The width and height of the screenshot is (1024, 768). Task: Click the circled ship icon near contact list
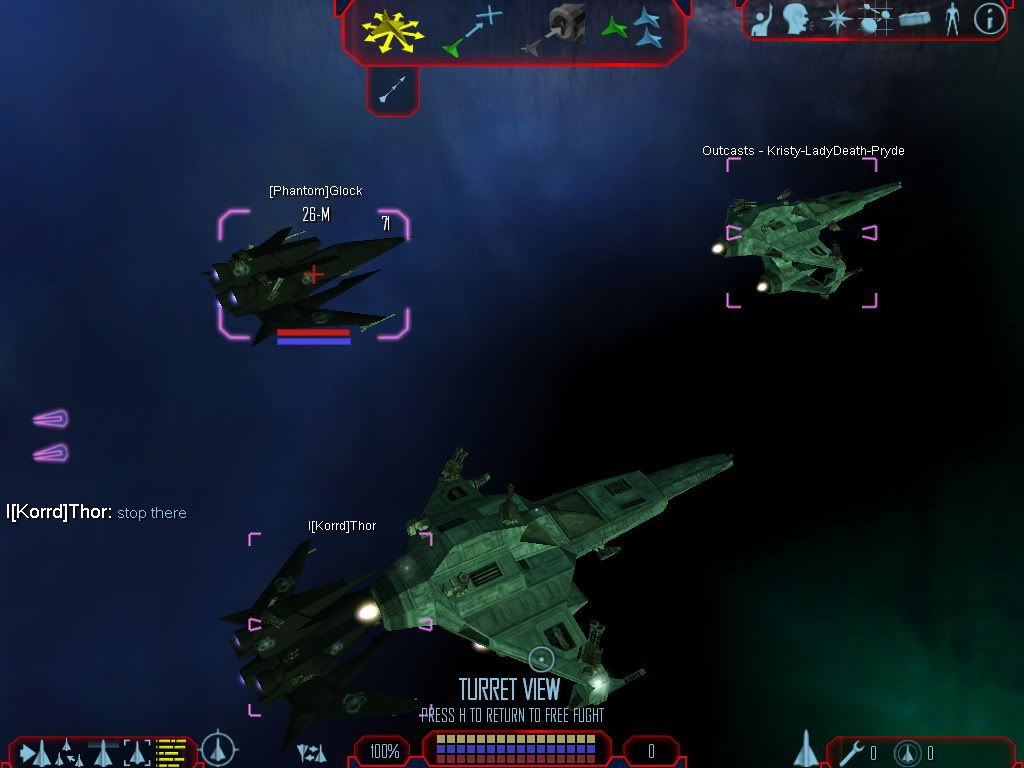pos(219,749)
